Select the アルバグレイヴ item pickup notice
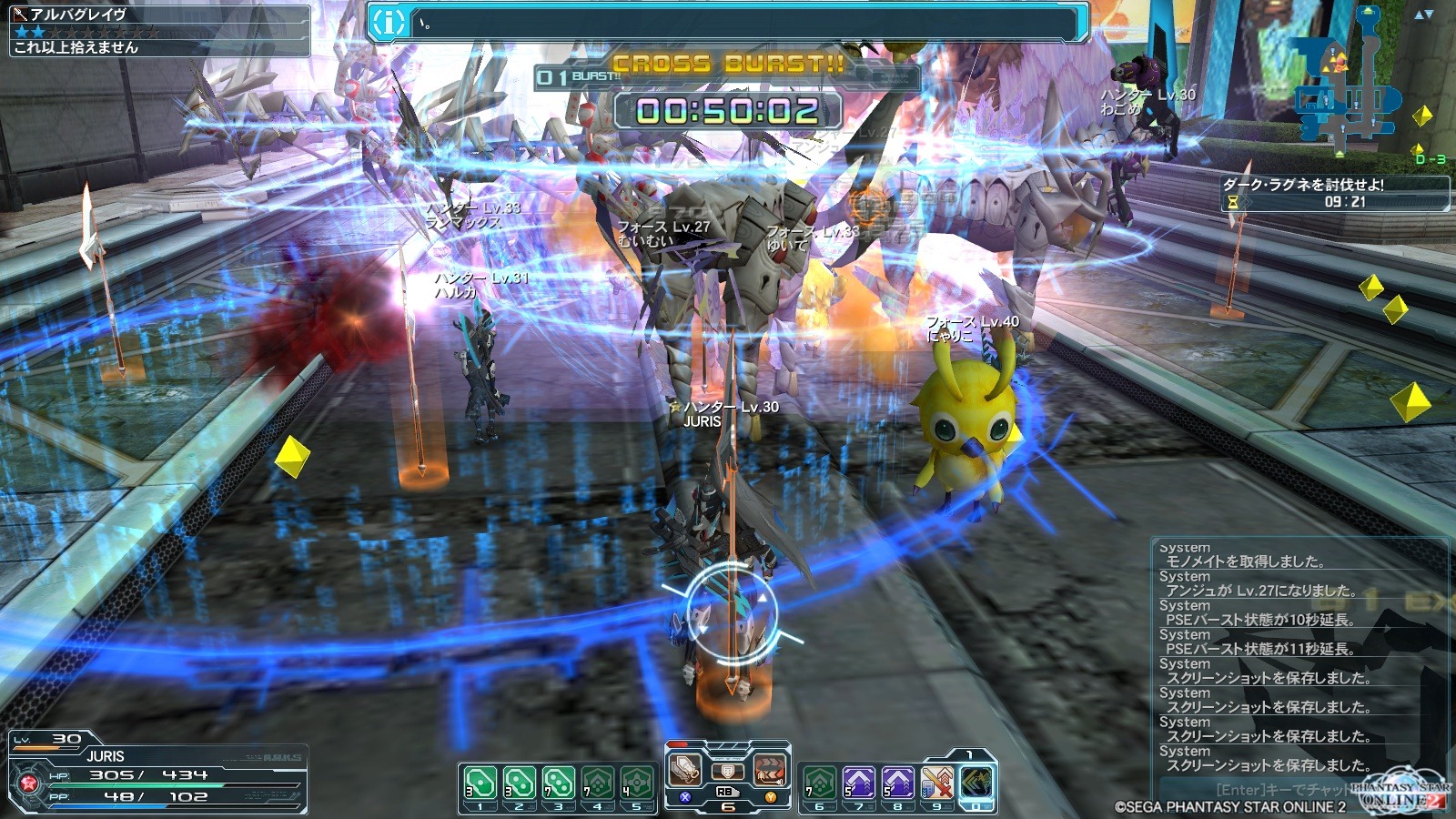The width and height of the screenshot is (1456, 819). 159,30
